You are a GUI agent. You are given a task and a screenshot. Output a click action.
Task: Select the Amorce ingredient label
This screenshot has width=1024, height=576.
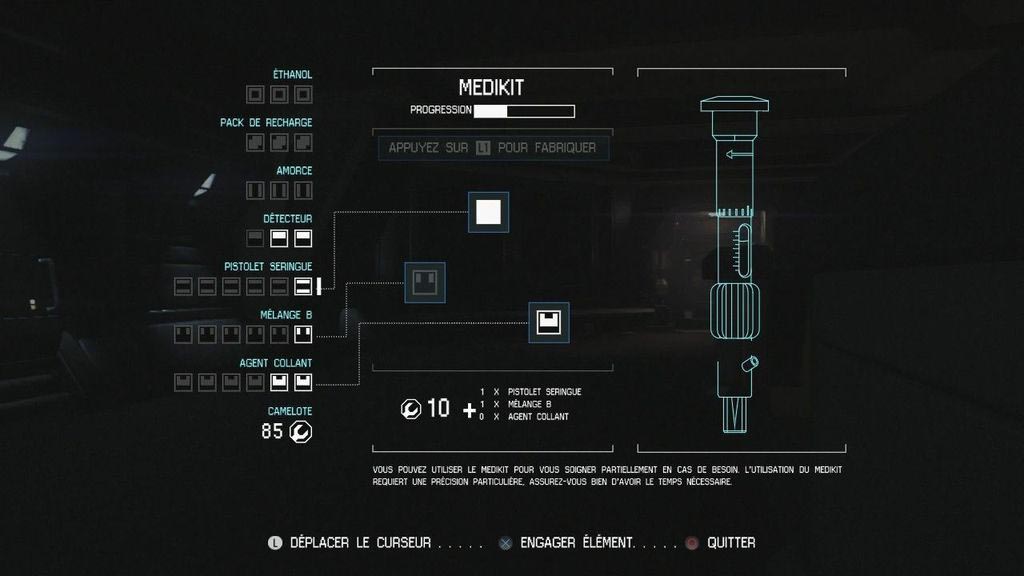click(294, 171)
